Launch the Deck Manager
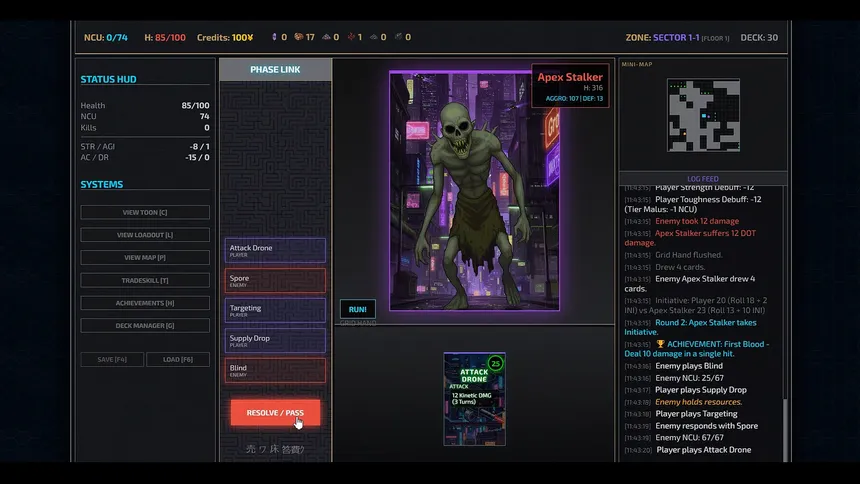Screen dimensions: 860x484 point(145,326)
